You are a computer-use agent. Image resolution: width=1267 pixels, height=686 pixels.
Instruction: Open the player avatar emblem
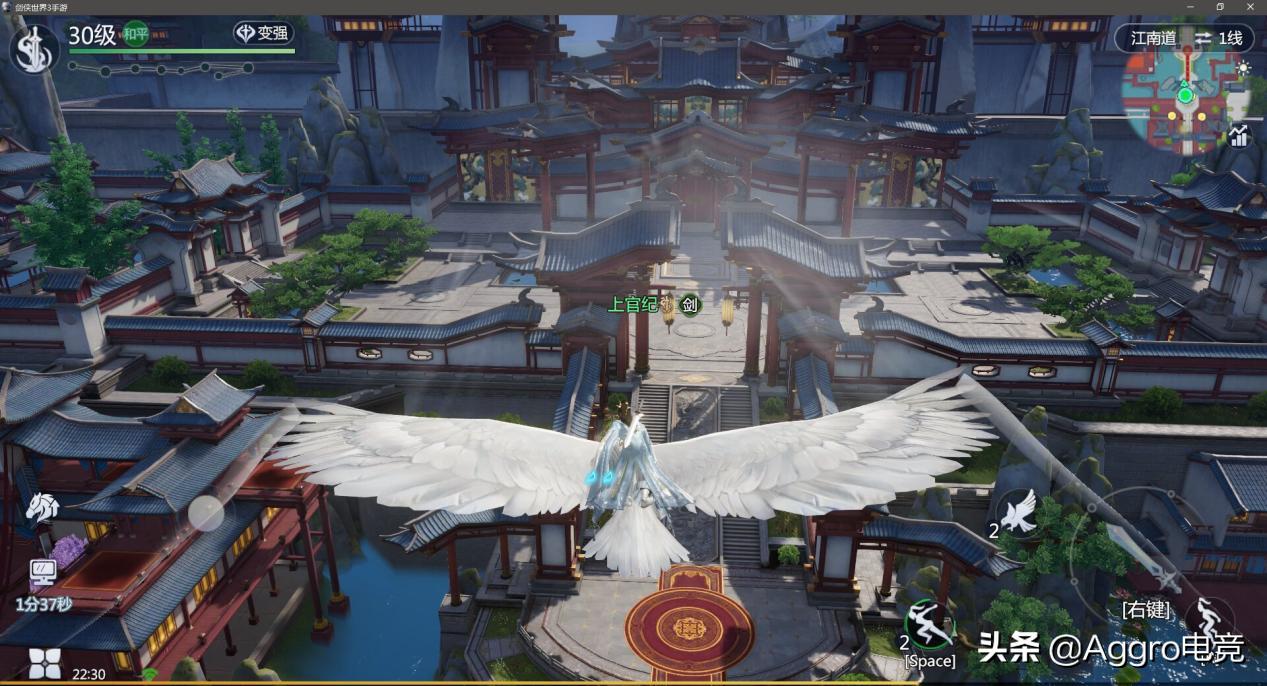click(x=35, y=48)
